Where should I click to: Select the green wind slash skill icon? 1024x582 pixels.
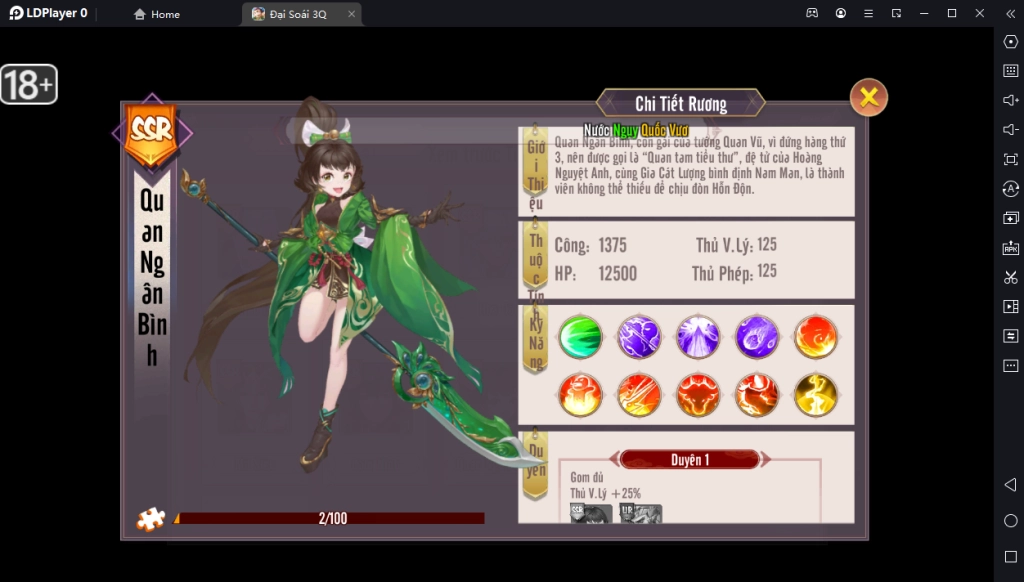point(580,337)
